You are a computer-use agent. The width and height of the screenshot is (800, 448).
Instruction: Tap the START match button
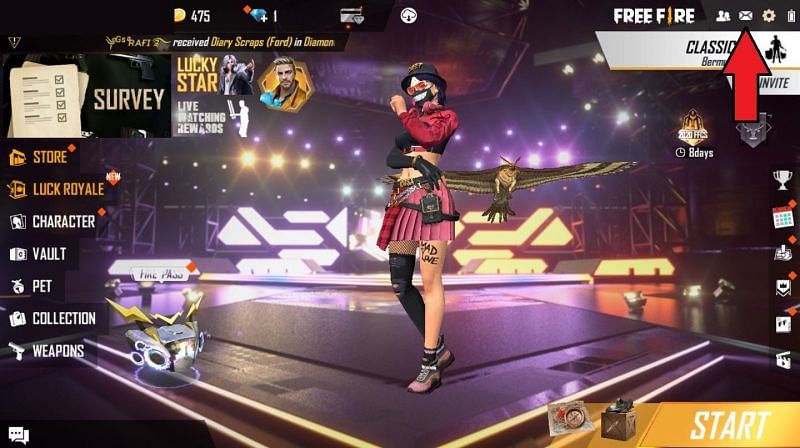pos(729,425)
